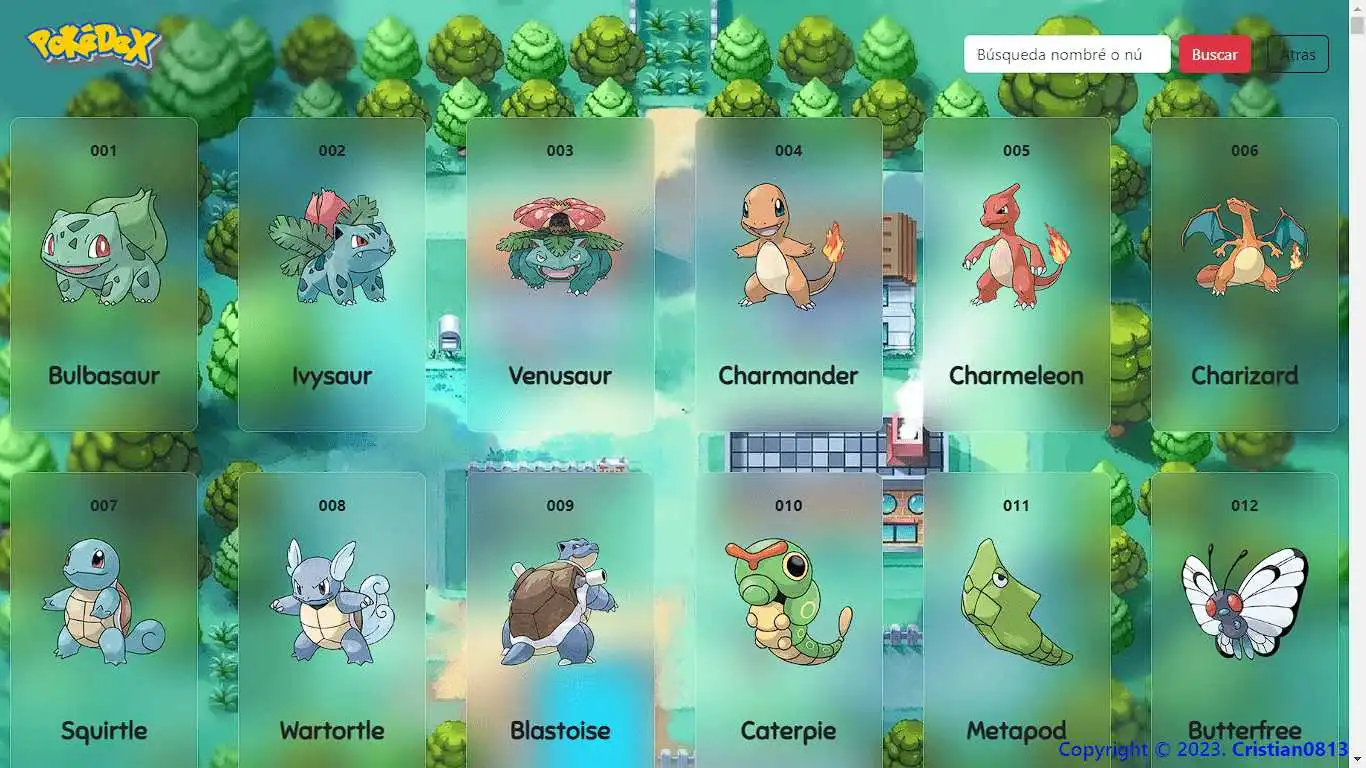This screenshot has height=768, width=1366.
Task: Open the Charmeleon card
Action: [x=1016, y=273]
